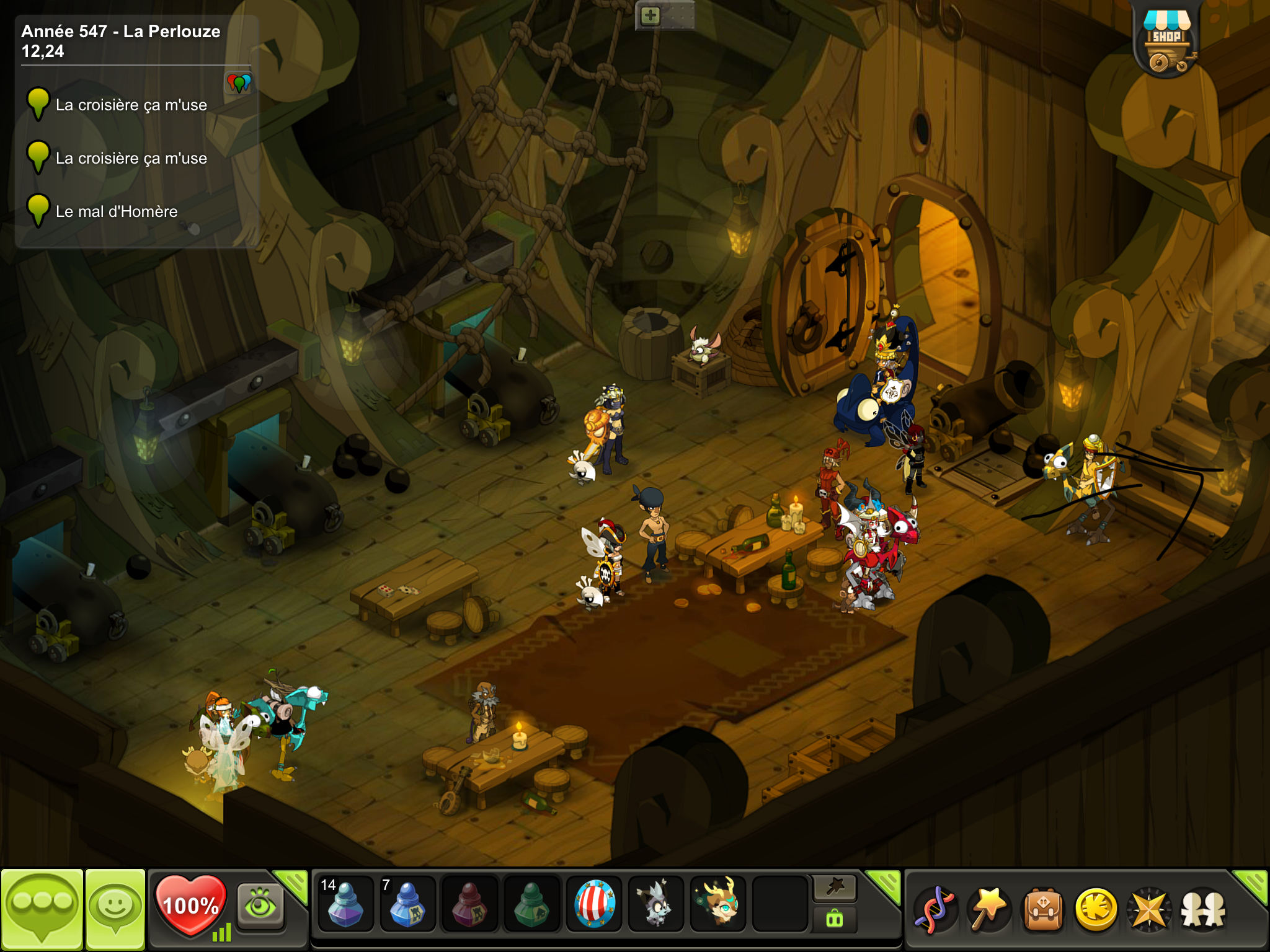Open the brown backpack inventory
Viewport: 1270px width, 952px height.
point(1042,910)
